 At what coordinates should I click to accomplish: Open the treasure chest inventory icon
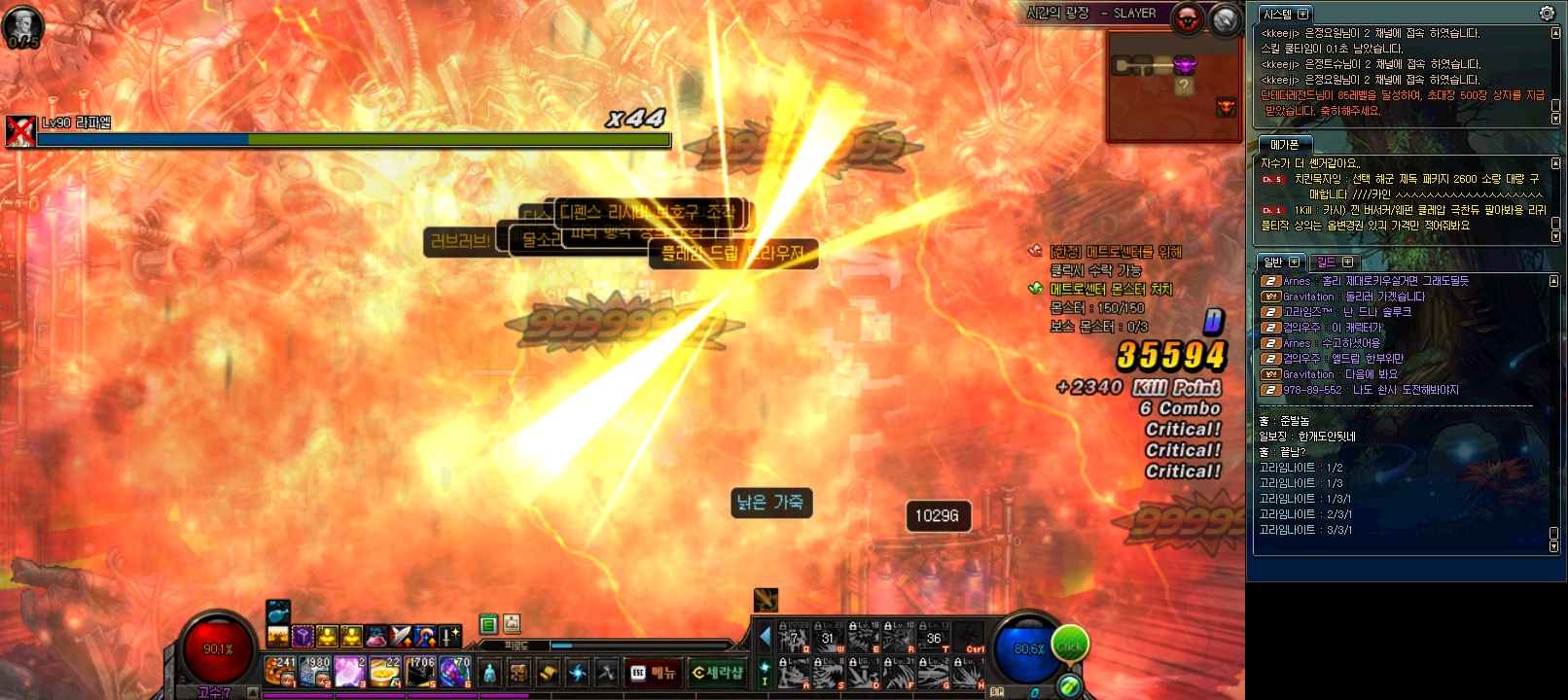tap(519, 673)
